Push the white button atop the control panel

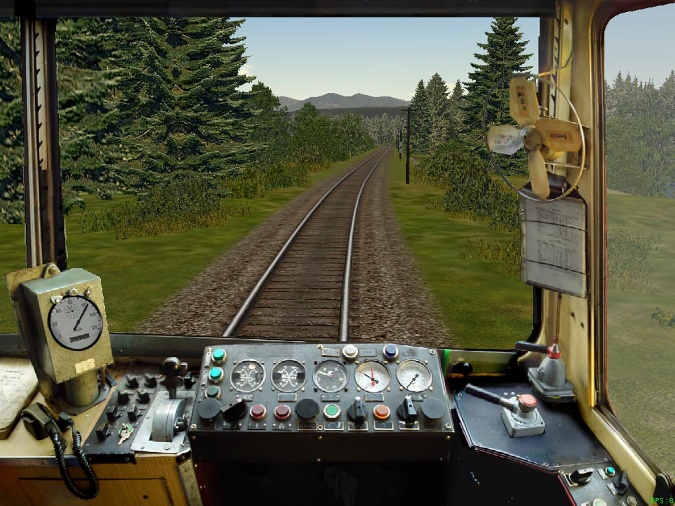[350, 352]
